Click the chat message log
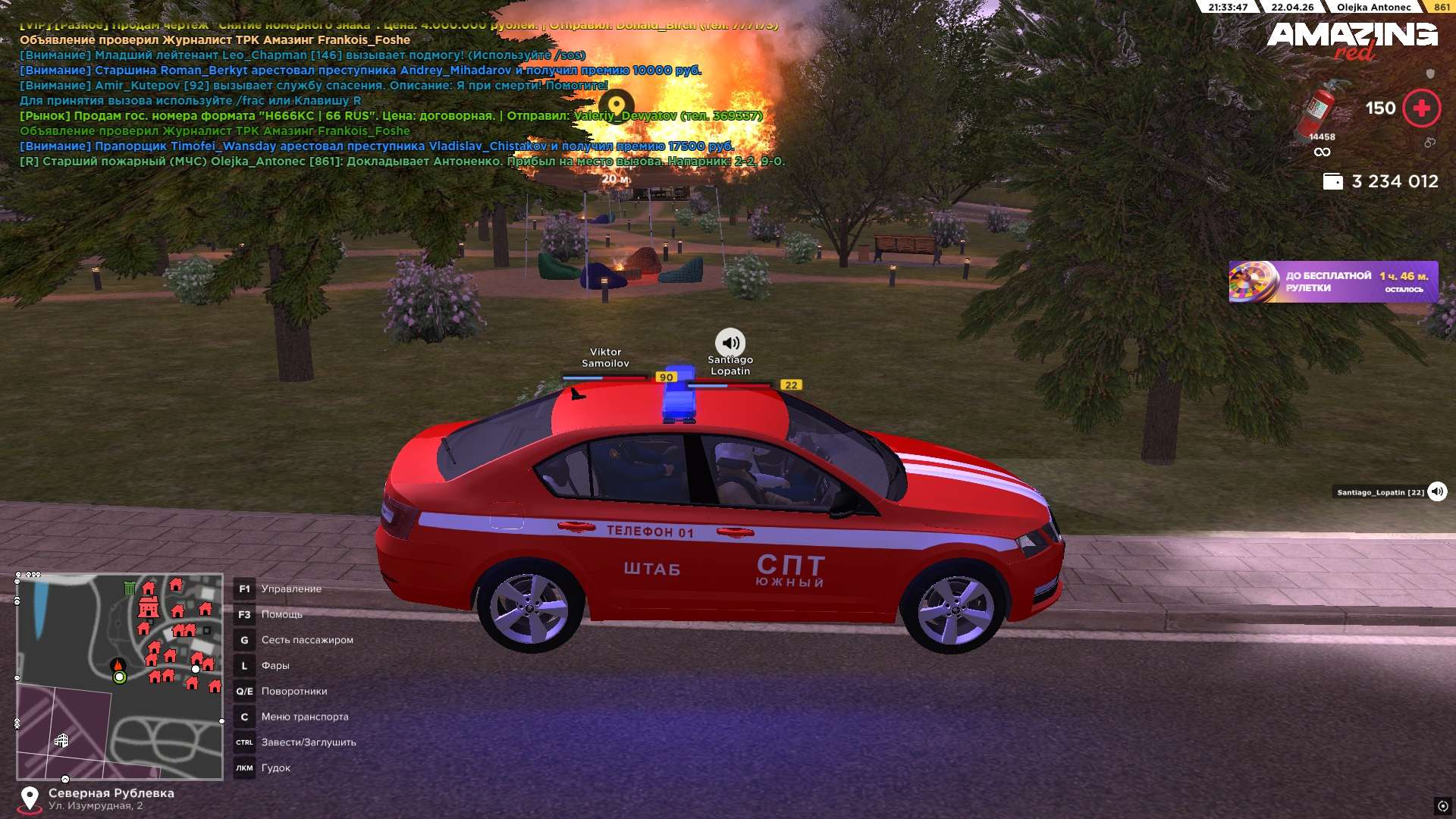Image resolution: width=1456 pixels, height=819 pixels. 402,93
